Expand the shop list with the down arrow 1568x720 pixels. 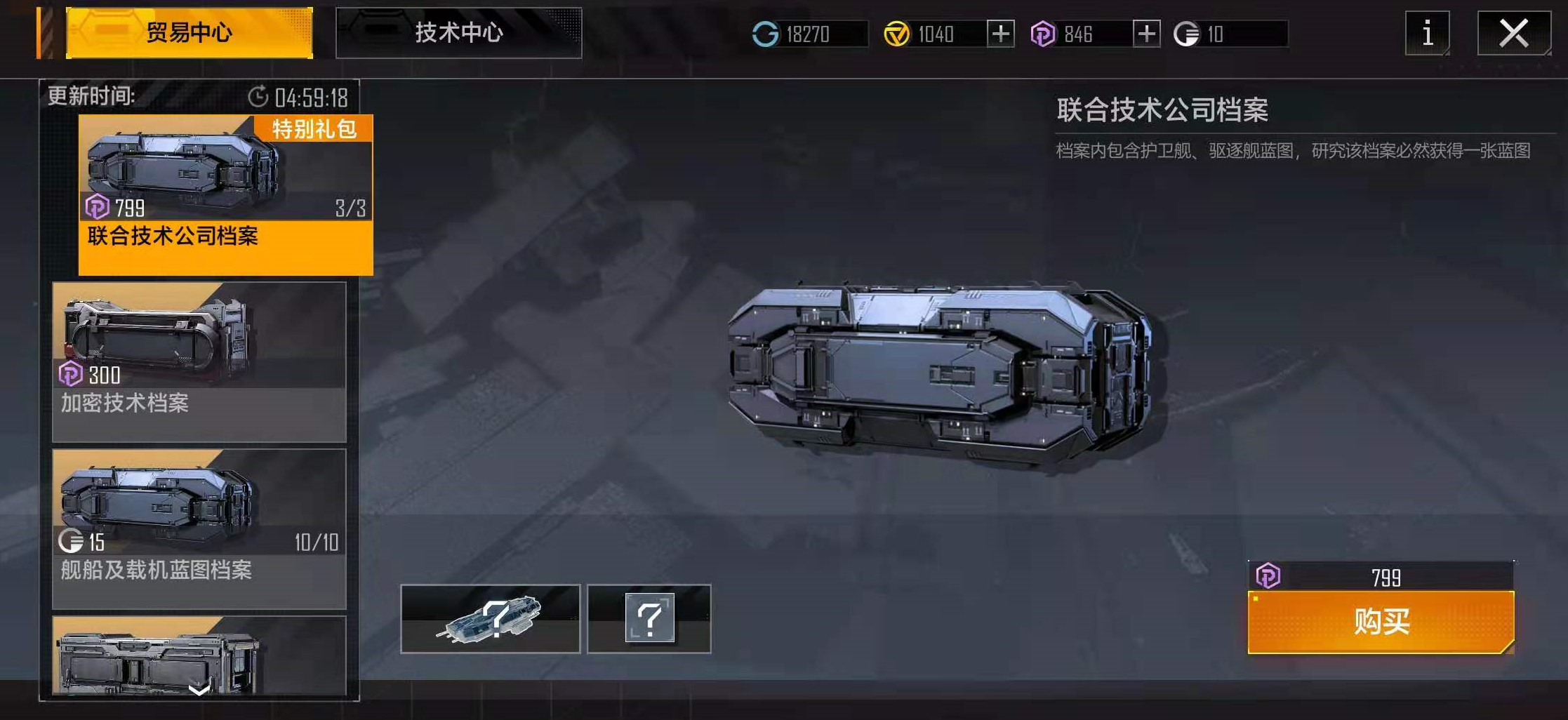point(199,689)
